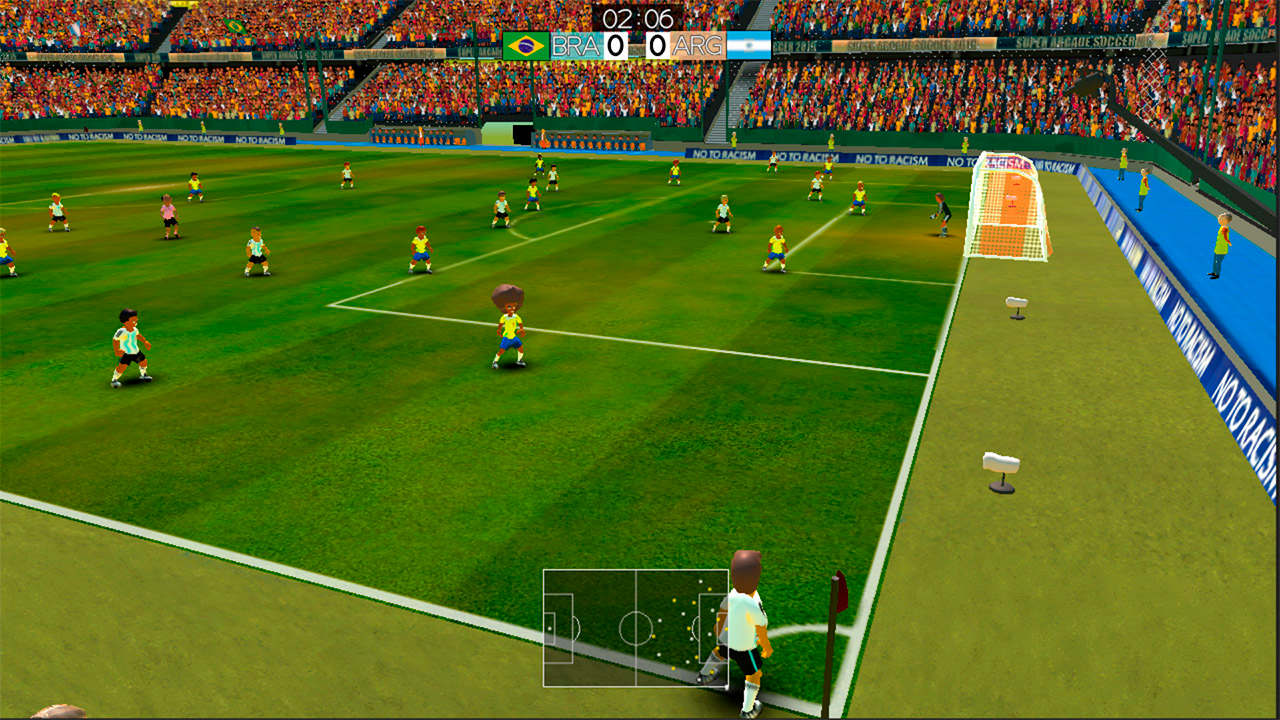Click the goalkeeper standing near the goal
1280x720 pixels.
[x=940, y=213]
